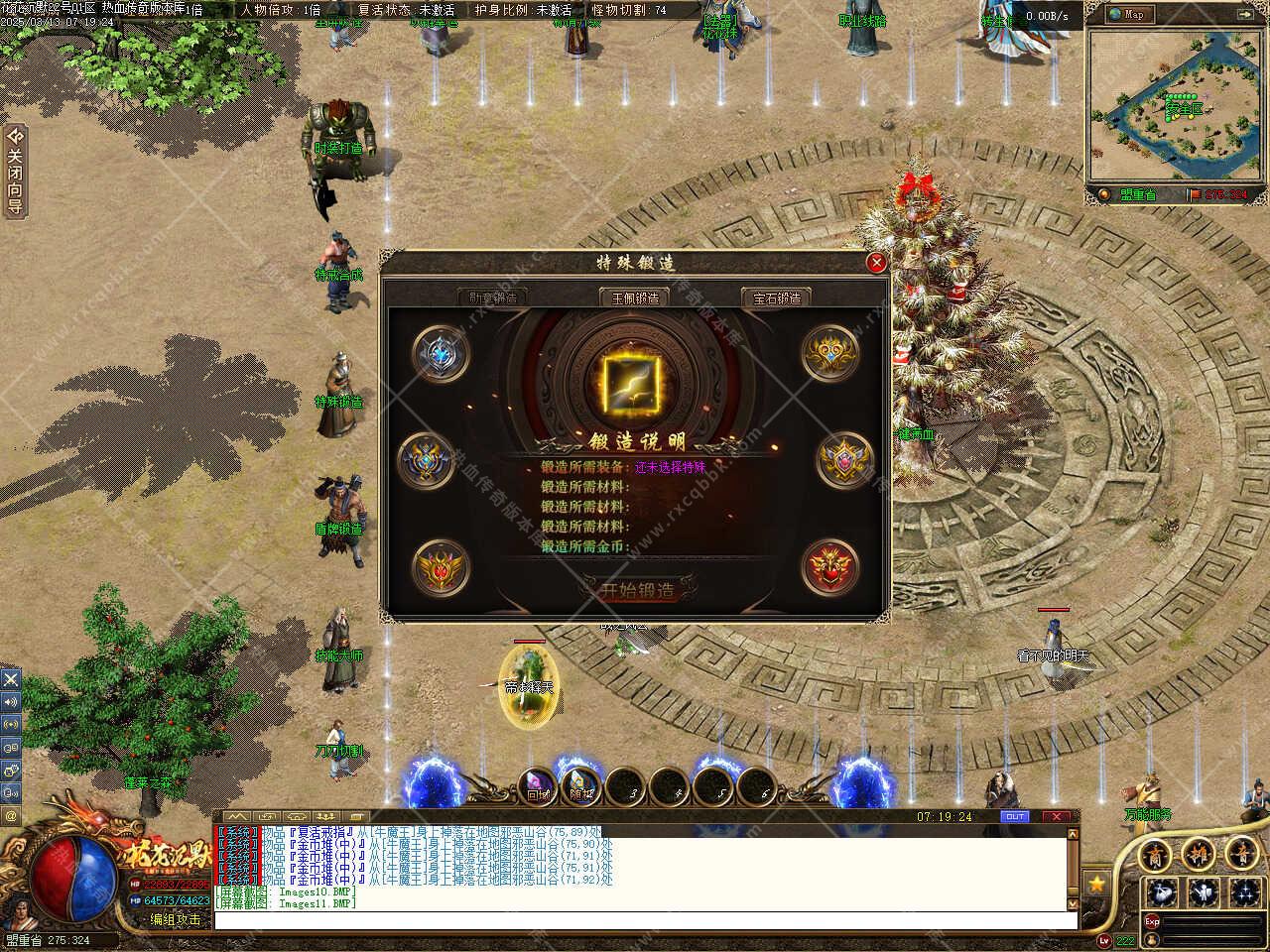Switch to the 勋章锻造 tab
Image resolution: width=1270 pixels, height=952 pixels.
coord(493,297)
